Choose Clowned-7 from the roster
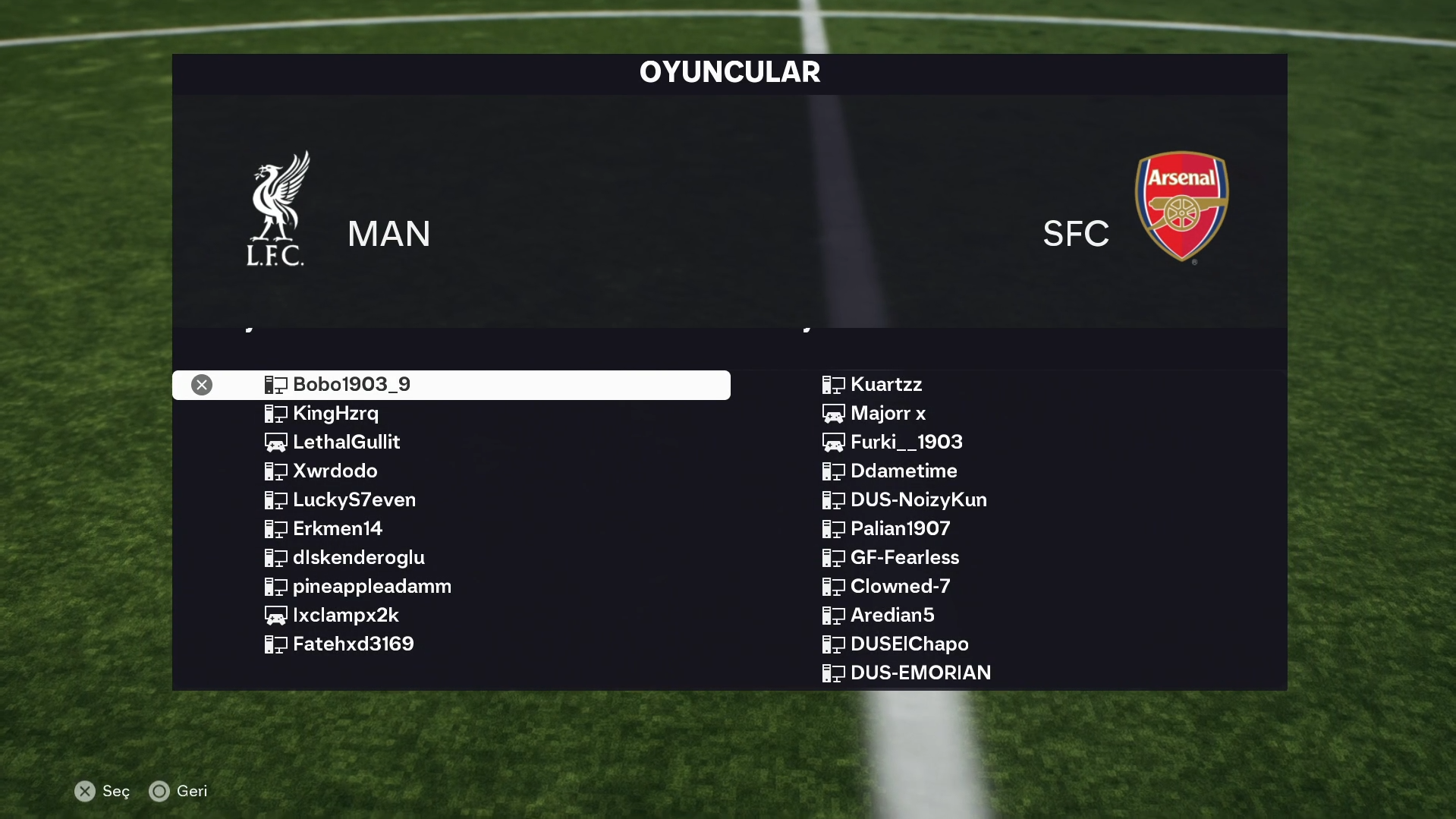This screenshot has height=819, width=1456. [x=900, y=587]
